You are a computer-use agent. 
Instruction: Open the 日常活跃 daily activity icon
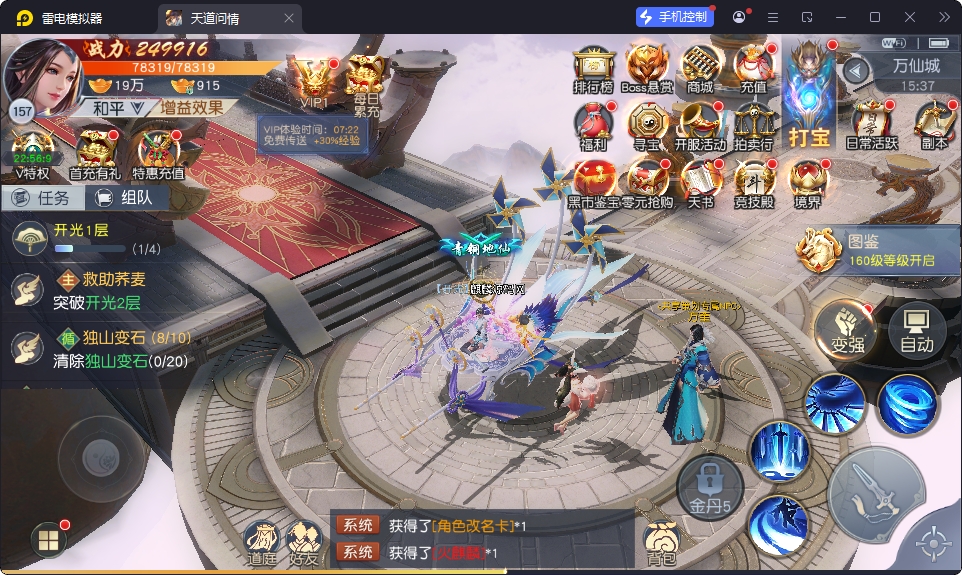click(x=872, y=125)
